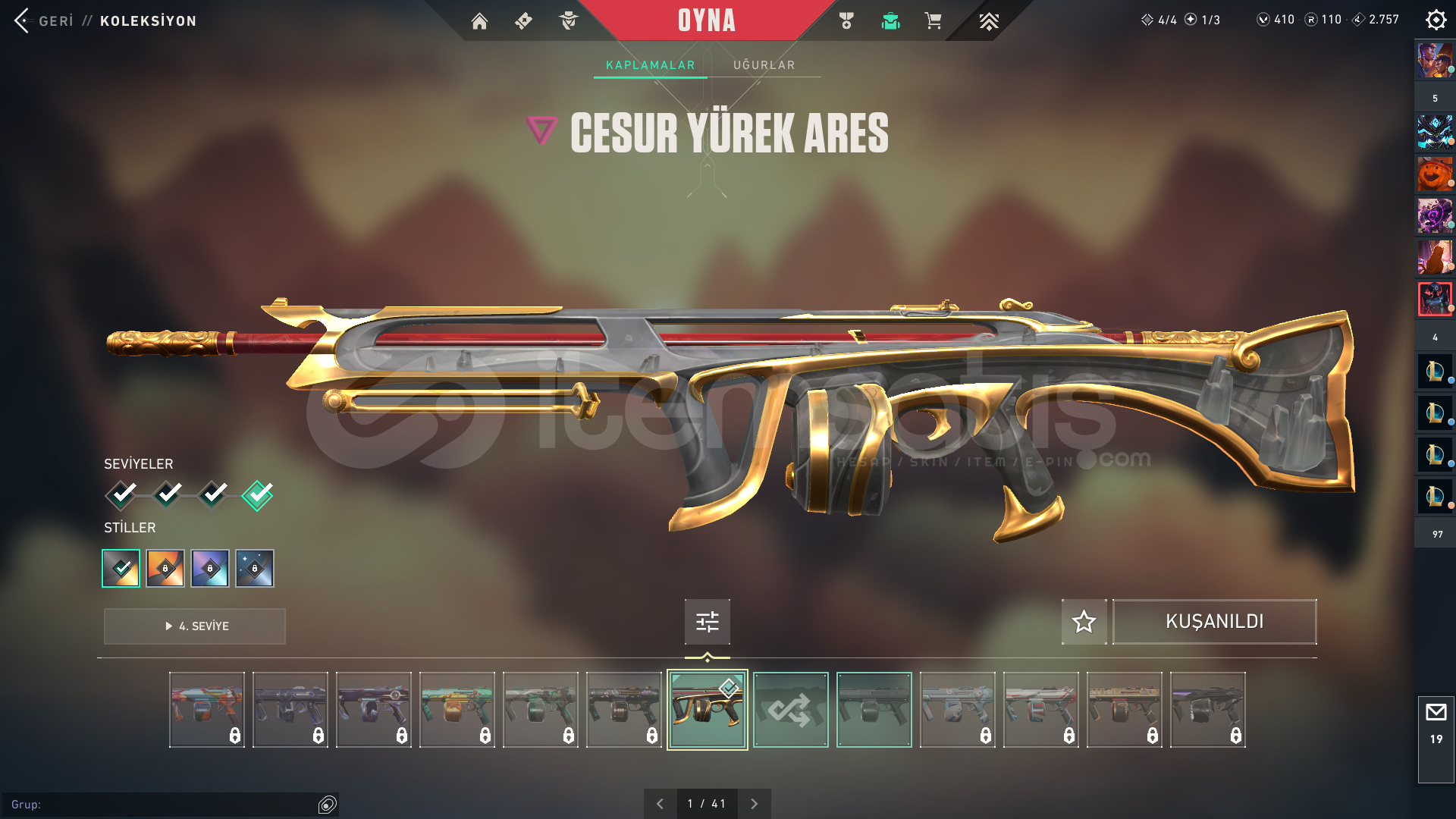Mark skin as favorite with star button
1456x819 pixels.
[x=1084, y=622]
